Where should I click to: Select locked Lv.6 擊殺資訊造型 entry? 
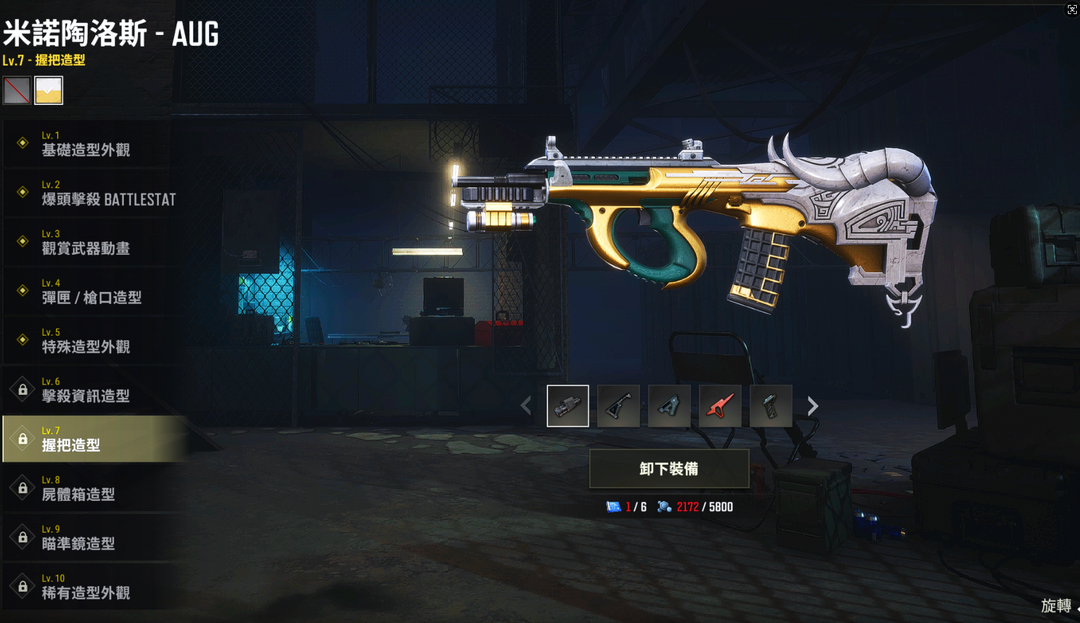[86, 390]
